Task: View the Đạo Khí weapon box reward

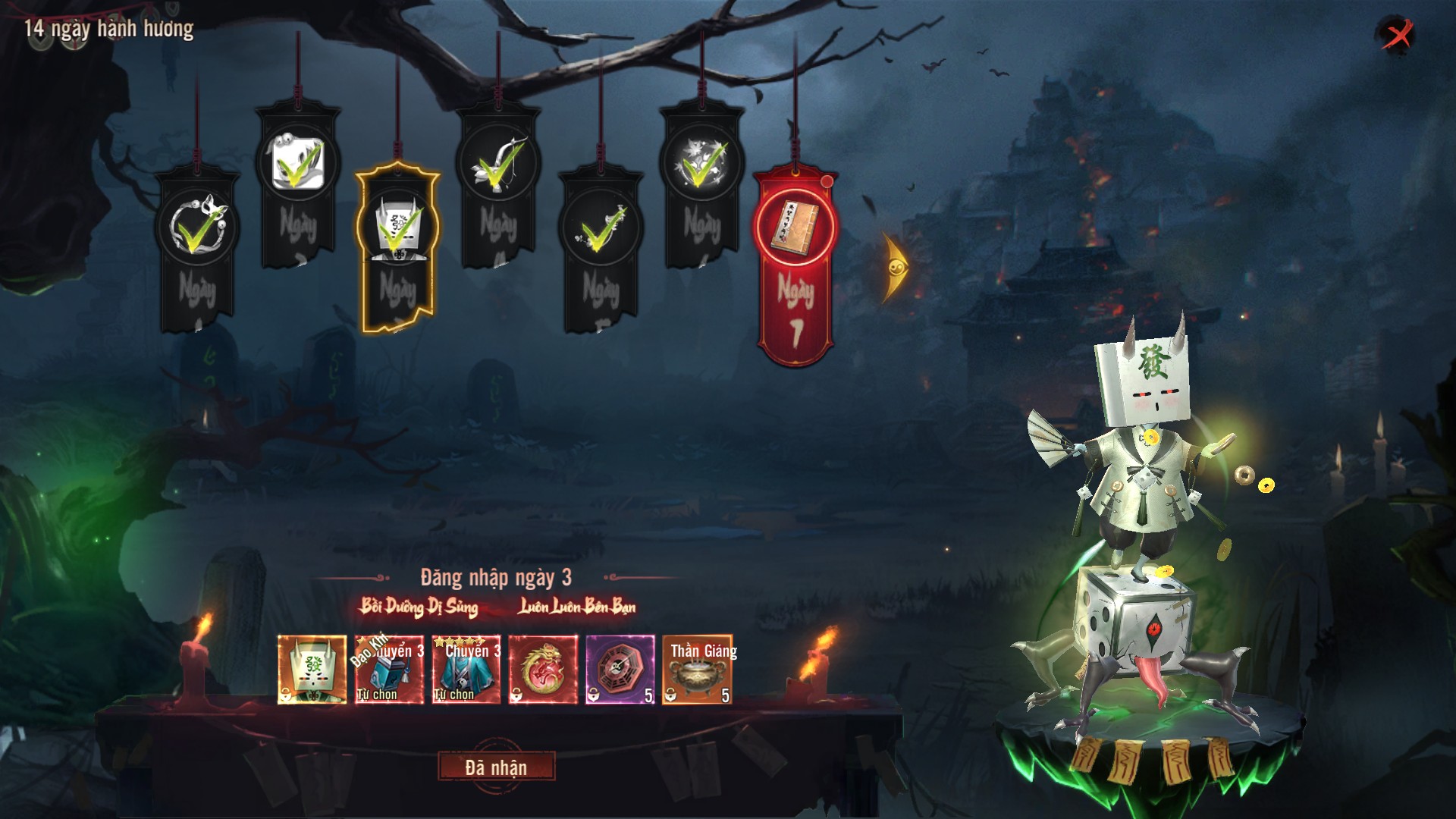Action: [389, 670]
